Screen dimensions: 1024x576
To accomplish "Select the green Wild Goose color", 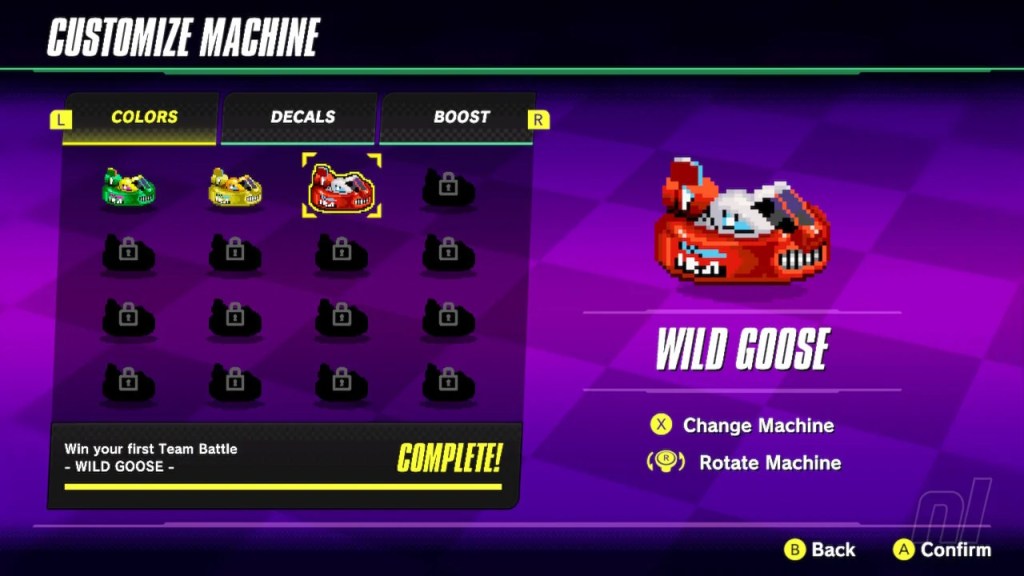I will click(x=129, y=187).
